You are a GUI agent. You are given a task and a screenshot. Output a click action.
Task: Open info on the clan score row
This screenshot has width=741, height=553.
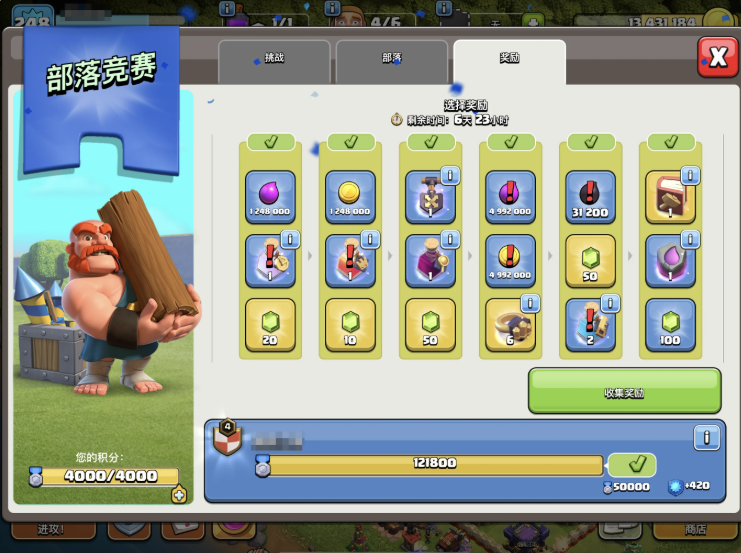[706, 437]
